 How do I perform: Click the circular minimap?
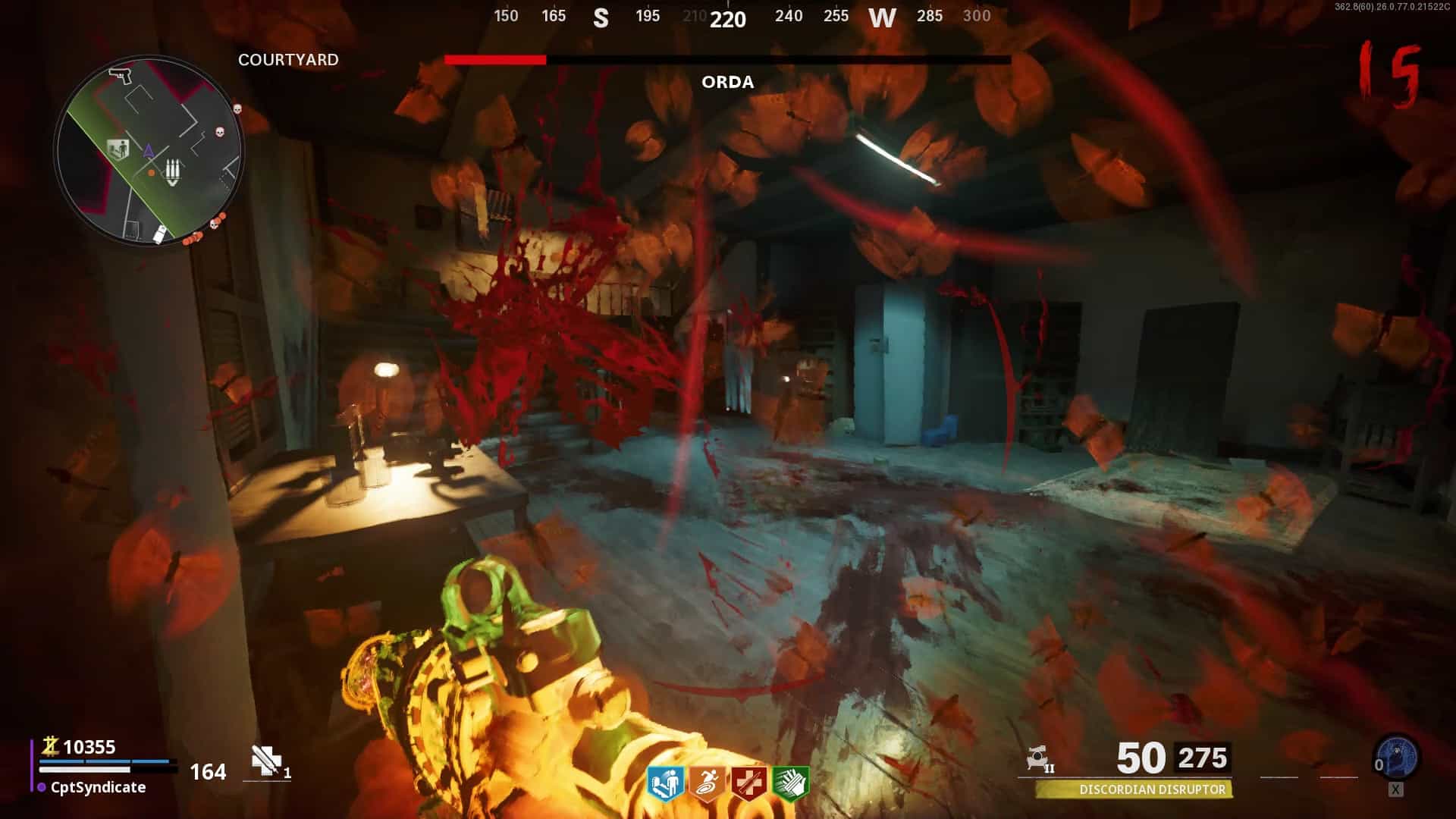click(149, 149)
